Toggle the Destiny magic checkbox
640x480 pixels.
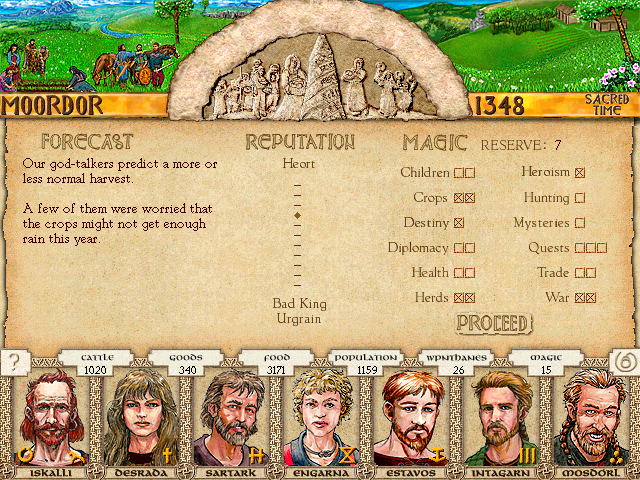click(x=459, y=223)
